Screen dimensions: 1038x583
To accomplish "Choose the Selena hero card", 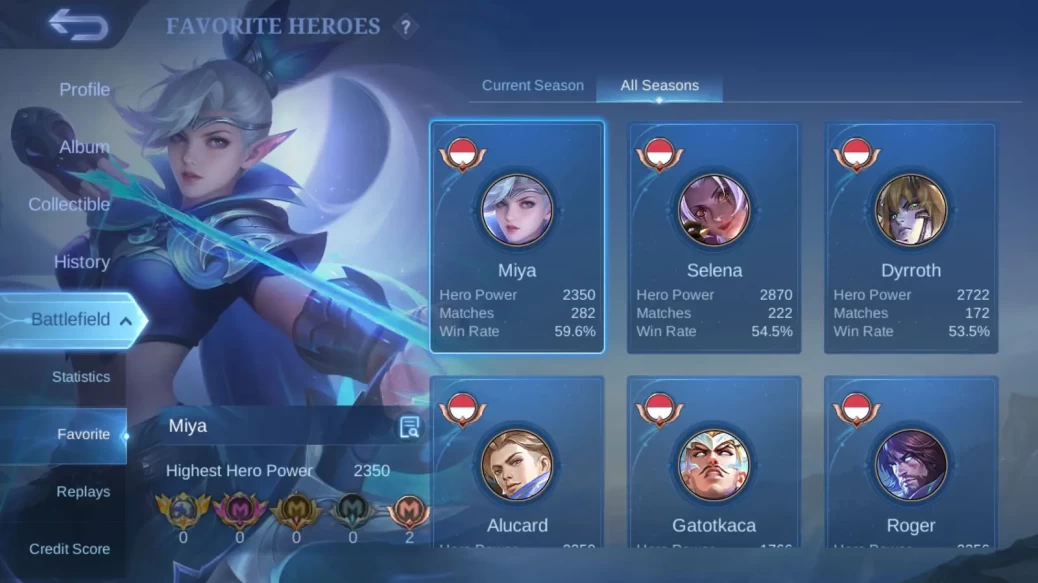I will 714,237.
